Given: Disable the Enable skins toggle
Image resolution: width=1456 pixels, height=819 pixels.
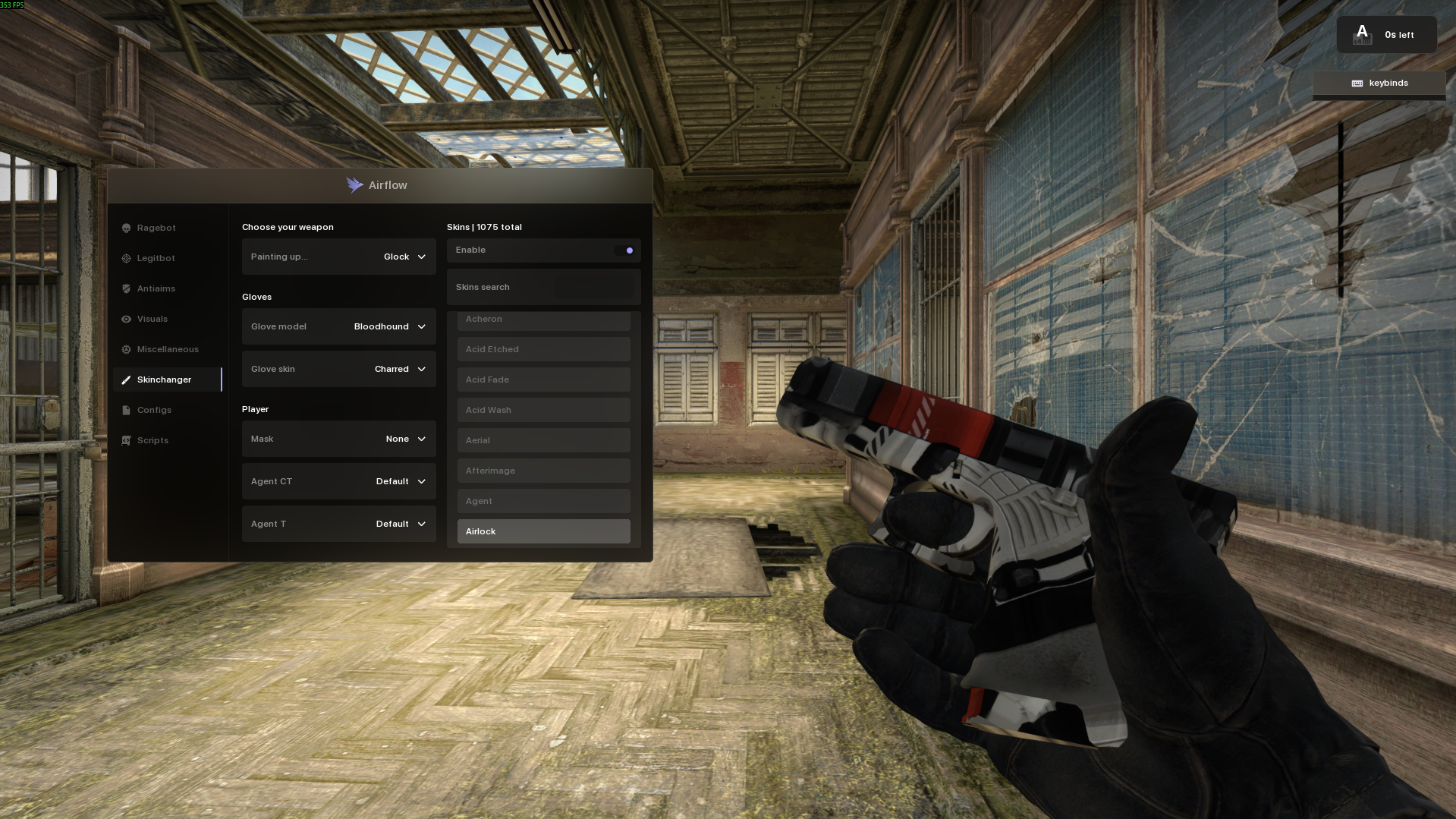Looking at the screenshot, I should coord(627,250).
